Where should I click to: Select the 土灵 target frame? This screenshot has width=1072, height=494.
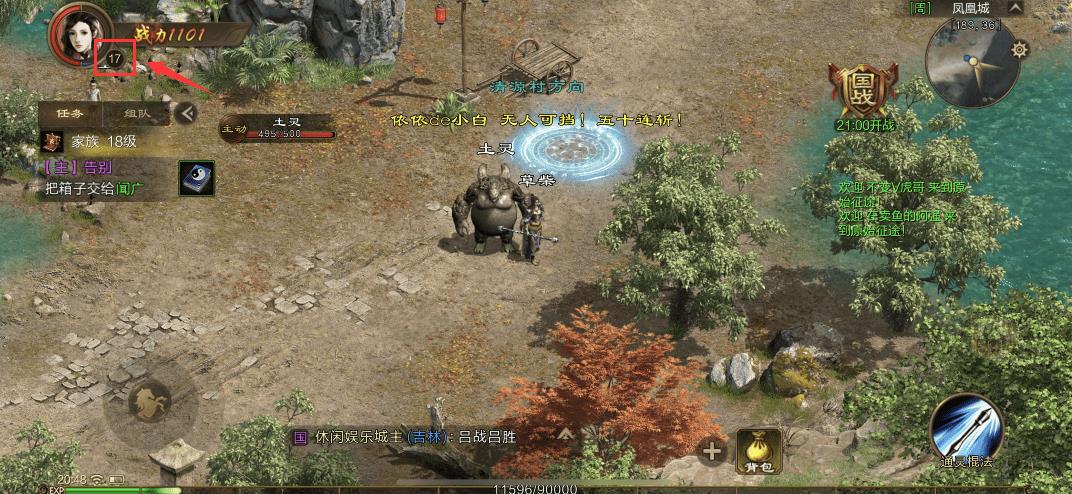pos(278,127)
